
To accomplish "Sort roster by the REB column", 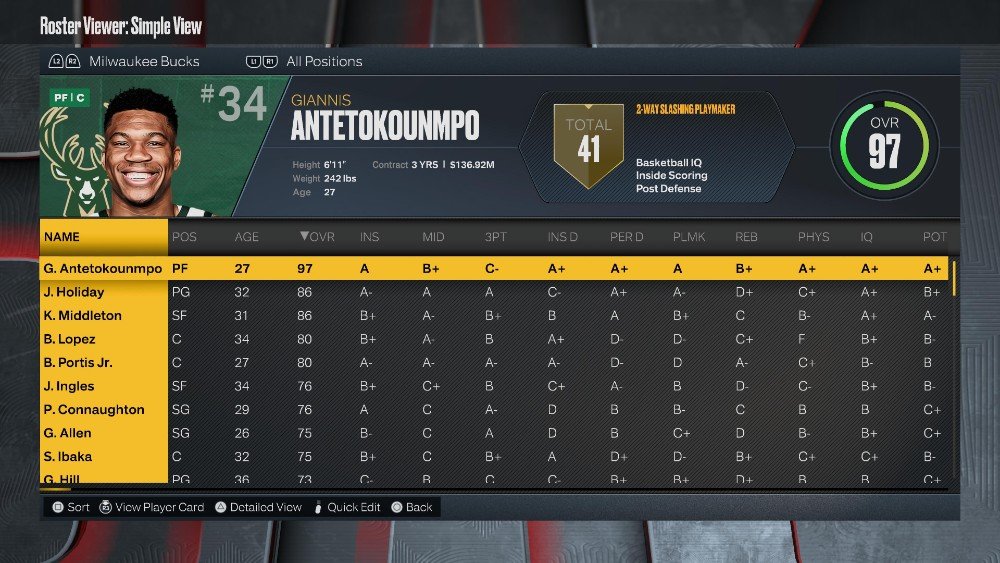I will point(746,237).
